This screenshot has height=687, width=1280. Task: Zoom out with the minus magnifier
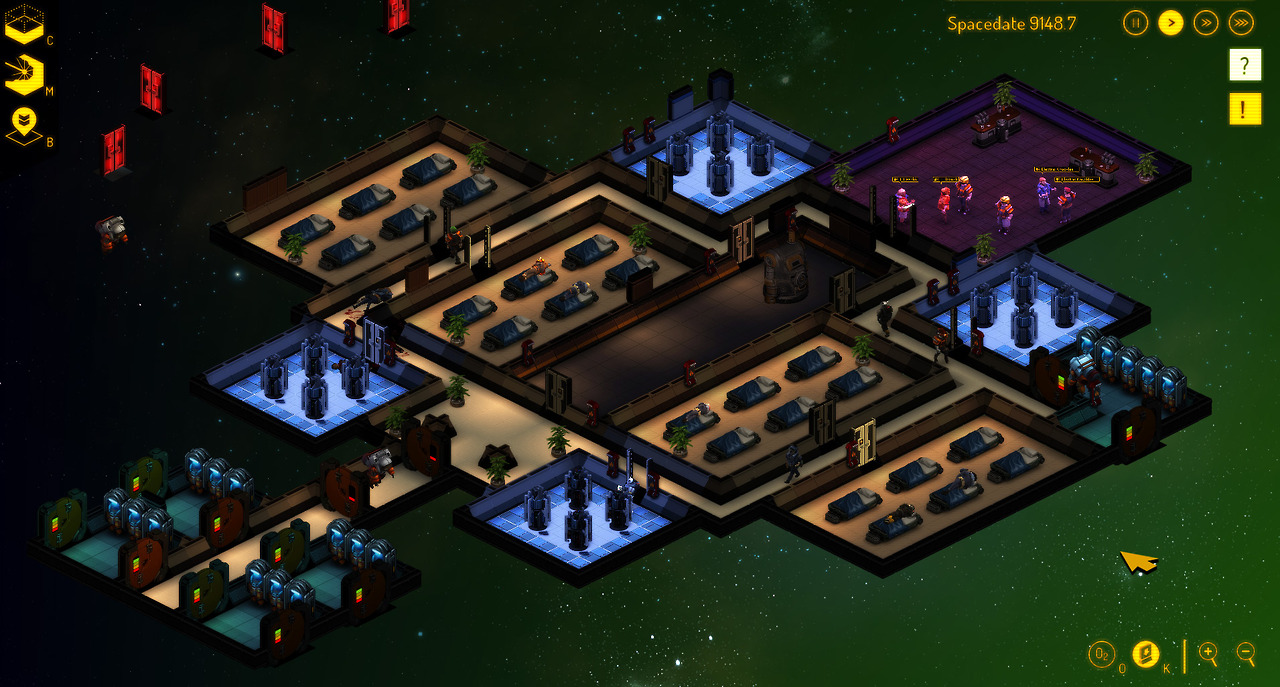pos(1246,655)
